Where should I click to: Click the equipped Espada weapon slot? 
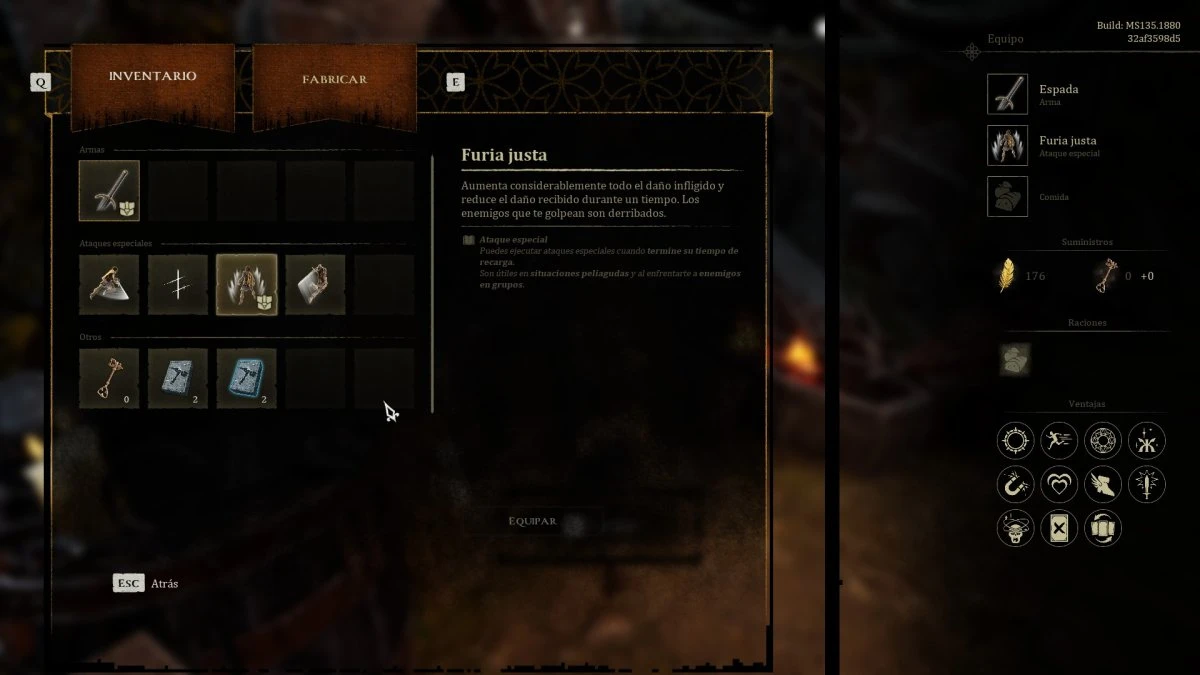(x=1007, y=94)
